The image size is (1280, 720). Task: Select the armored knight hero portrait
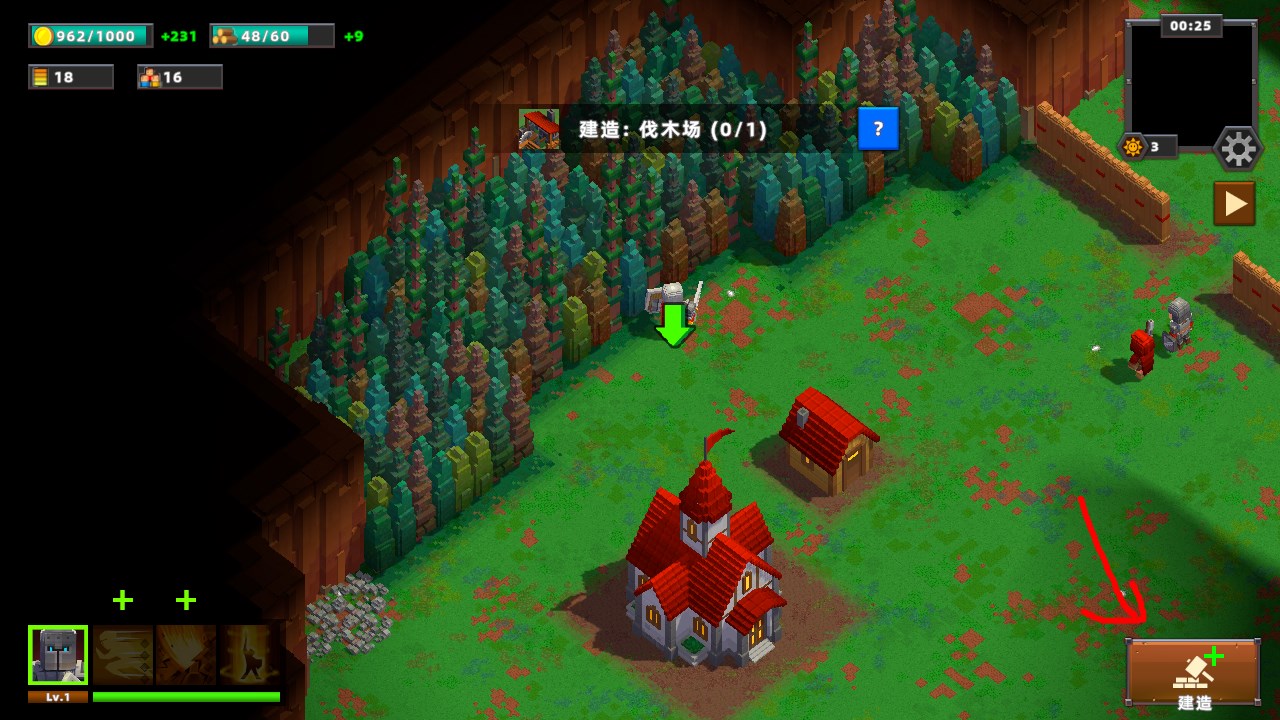(x=58, y=655)
